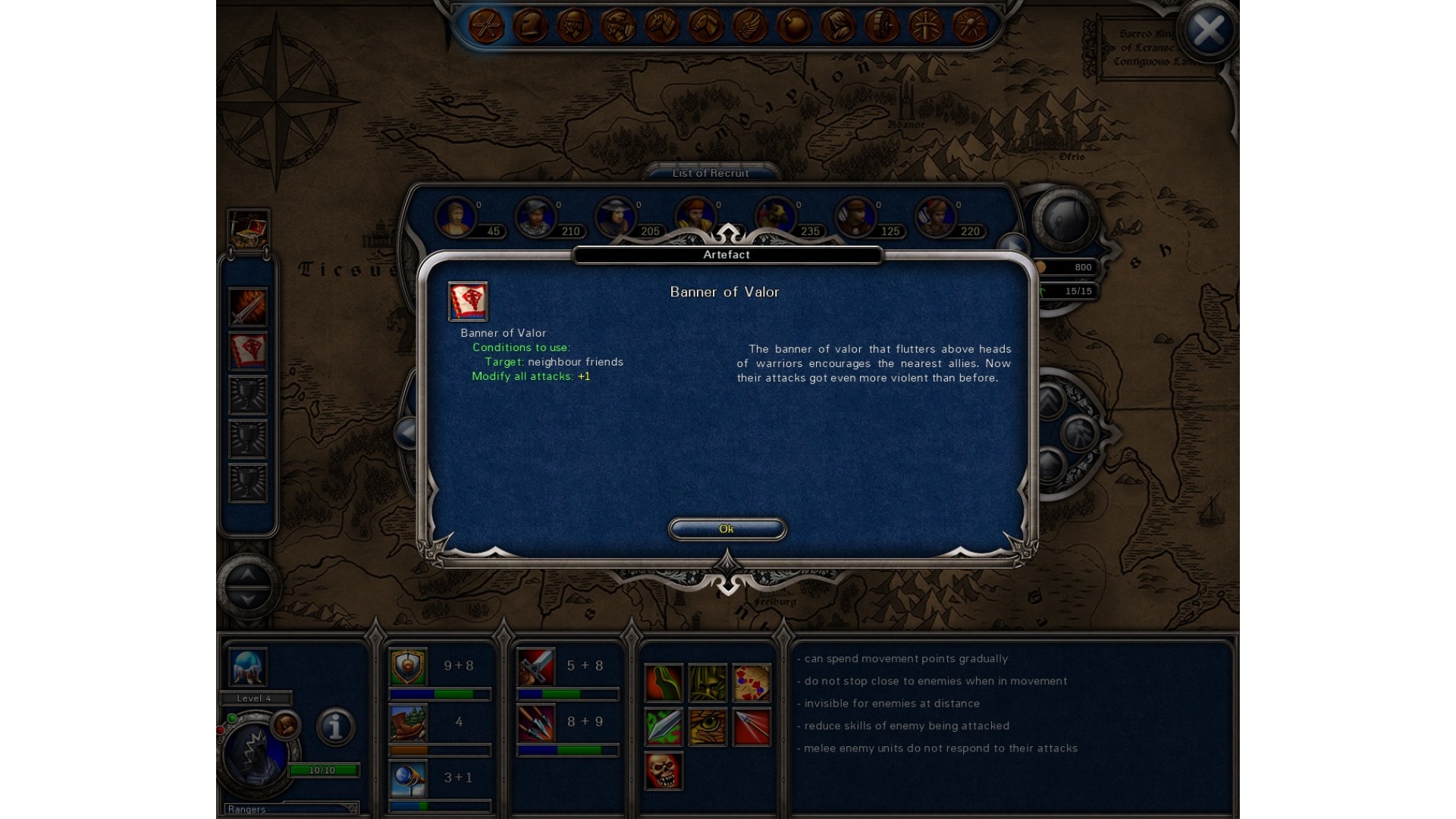The width and height of the screenshot is (1456, 819).
Task: Click the spear on red ability icon
Action: point(752,726)
